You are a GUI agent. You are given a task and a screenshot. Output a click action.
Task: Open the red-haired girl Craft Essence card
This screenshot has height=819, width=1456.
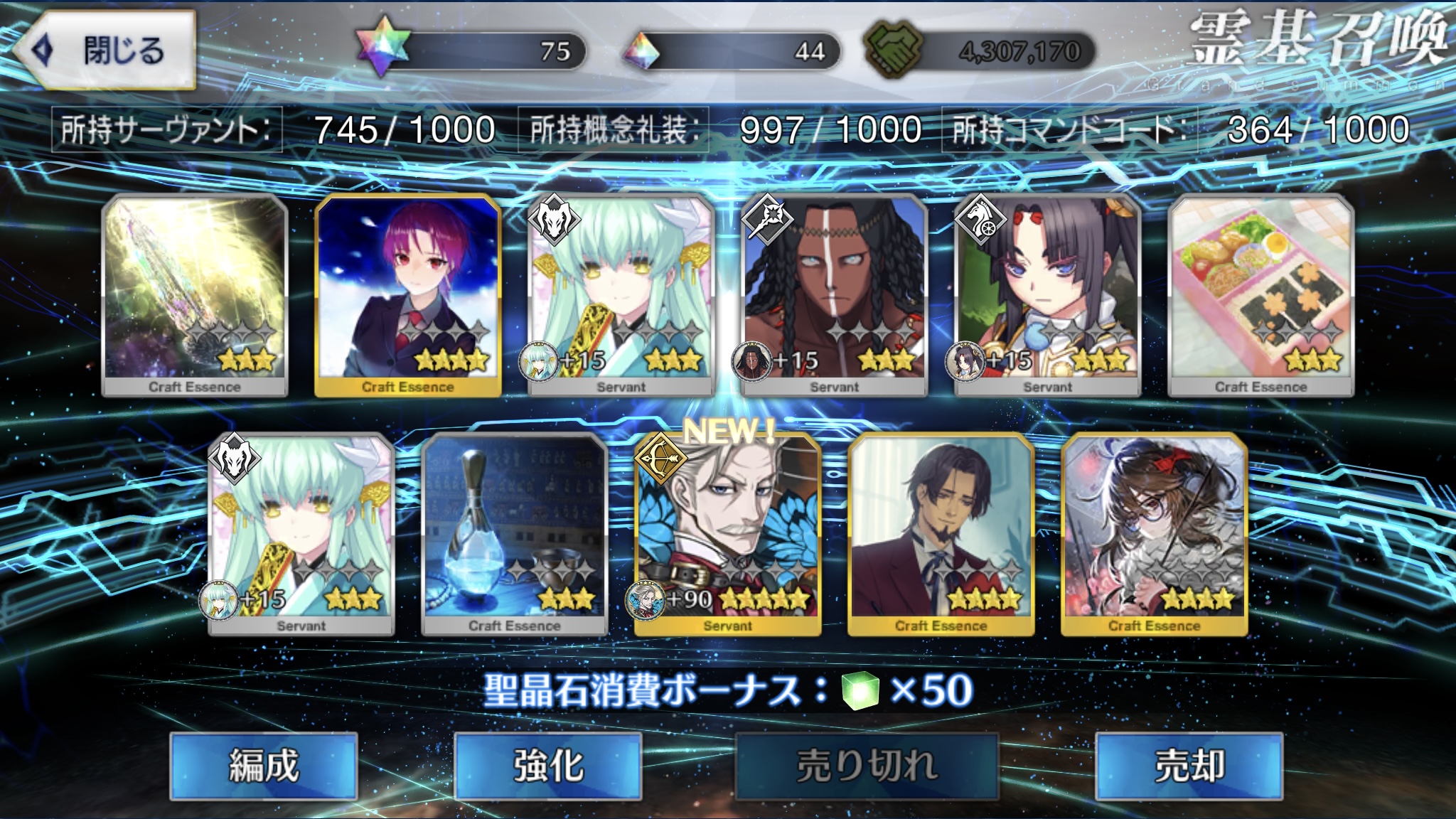(407, 294)
